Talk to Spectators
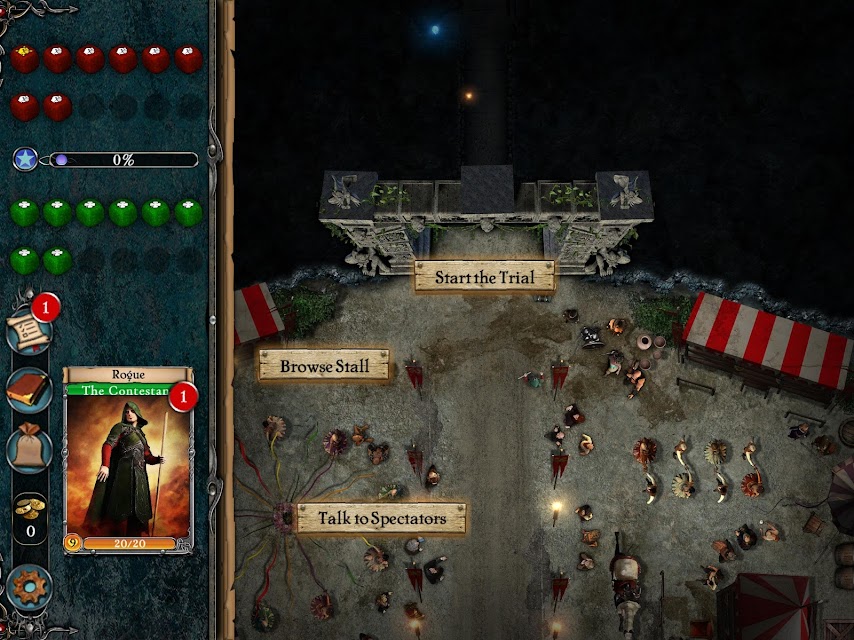Viewport: 854px width, 640px height. point(381,518)
